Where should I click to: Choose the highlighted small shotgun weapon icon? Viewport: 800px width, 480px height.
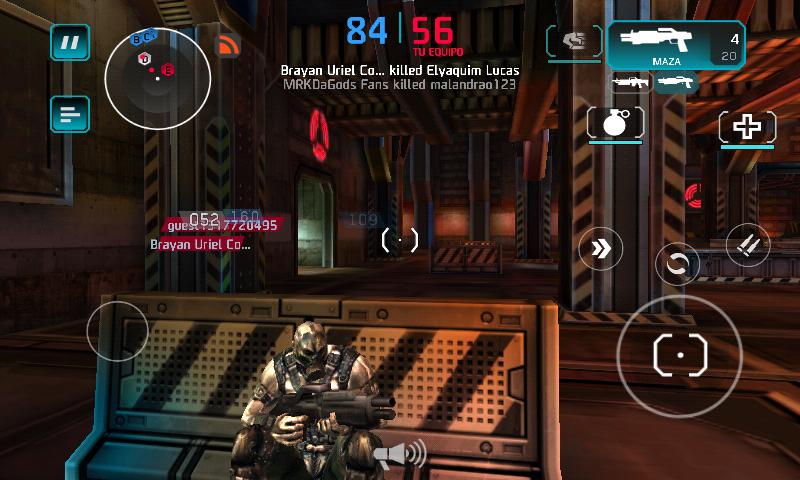[x=675, y=83]
